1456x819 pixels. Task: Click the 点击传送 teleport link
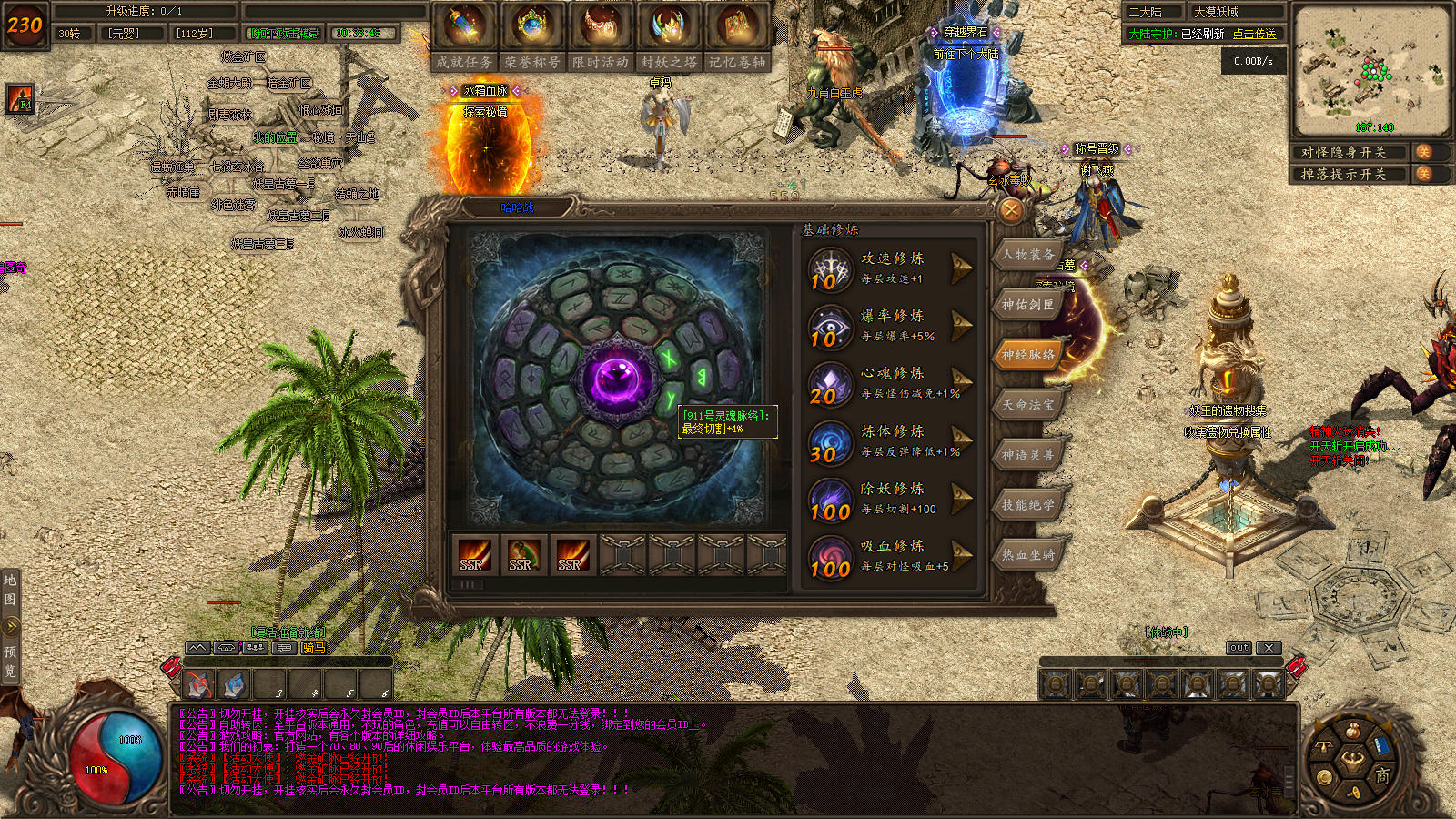[1254, 34]
